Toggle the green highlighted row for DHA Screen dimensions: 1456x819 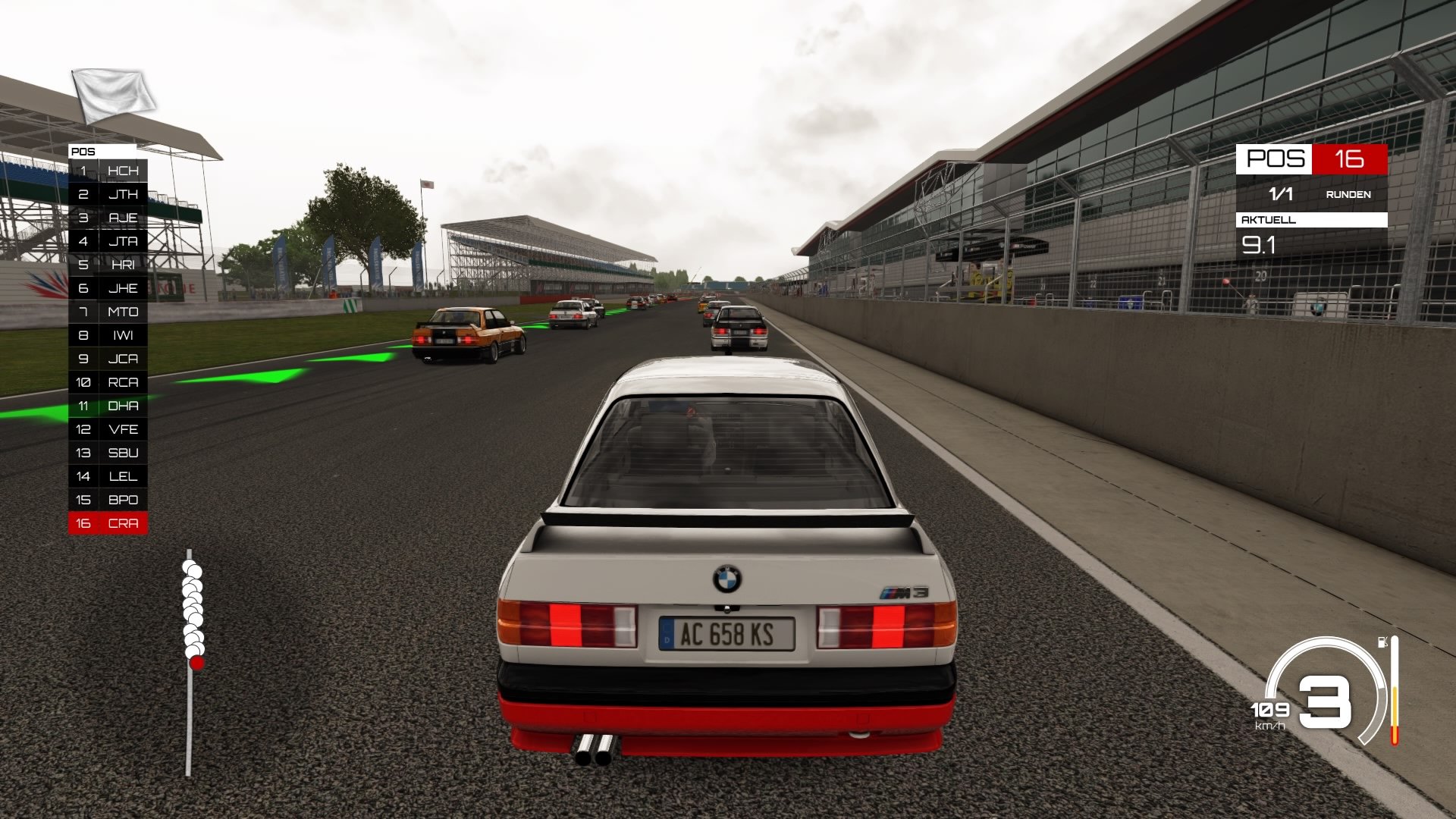click(x=108, y=406)
